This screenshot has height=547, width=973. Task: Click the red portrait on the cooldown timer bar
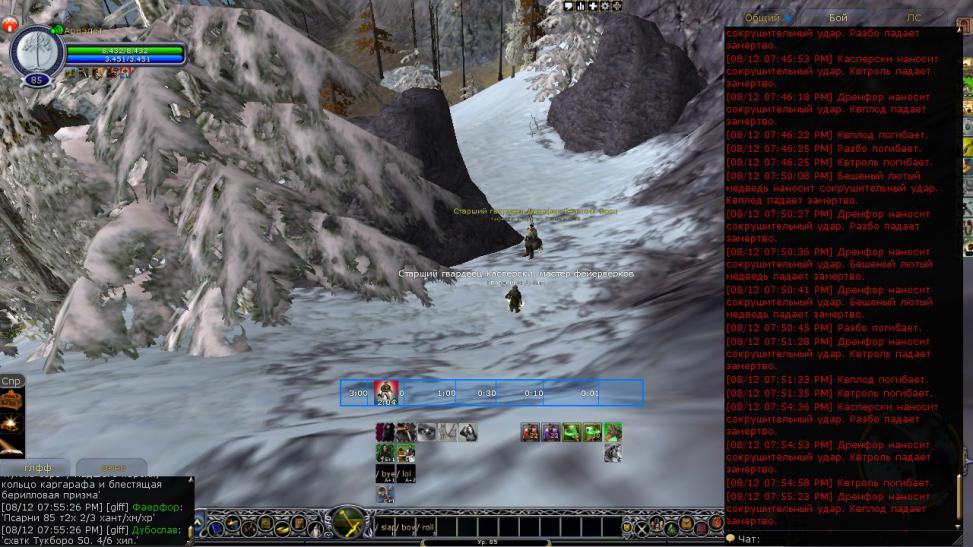pos(386,391)
